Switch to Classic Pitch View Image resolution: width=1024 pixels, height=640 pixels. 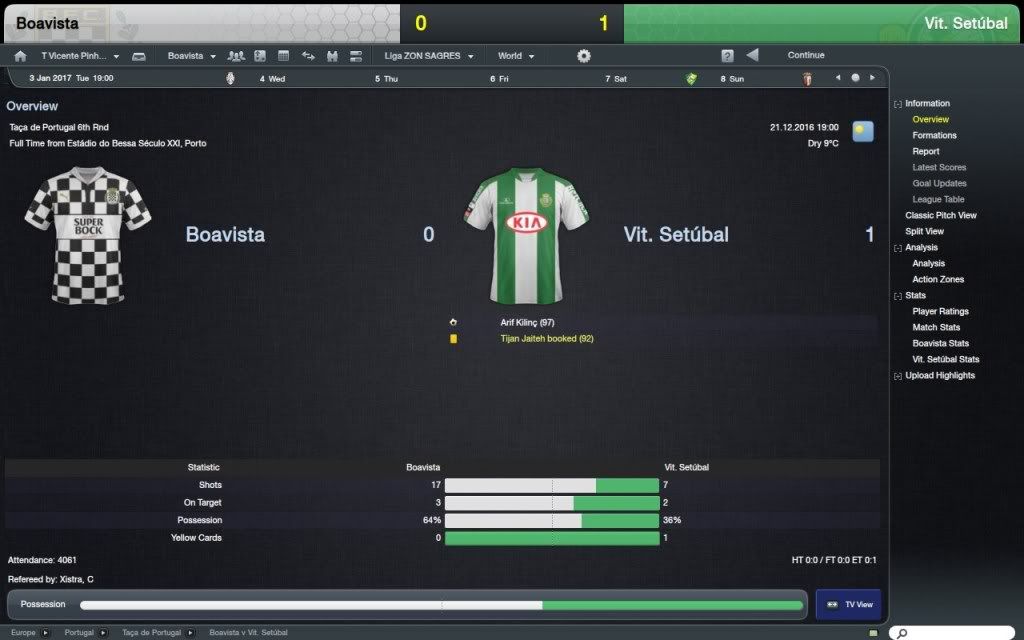(x=940, y=216)
